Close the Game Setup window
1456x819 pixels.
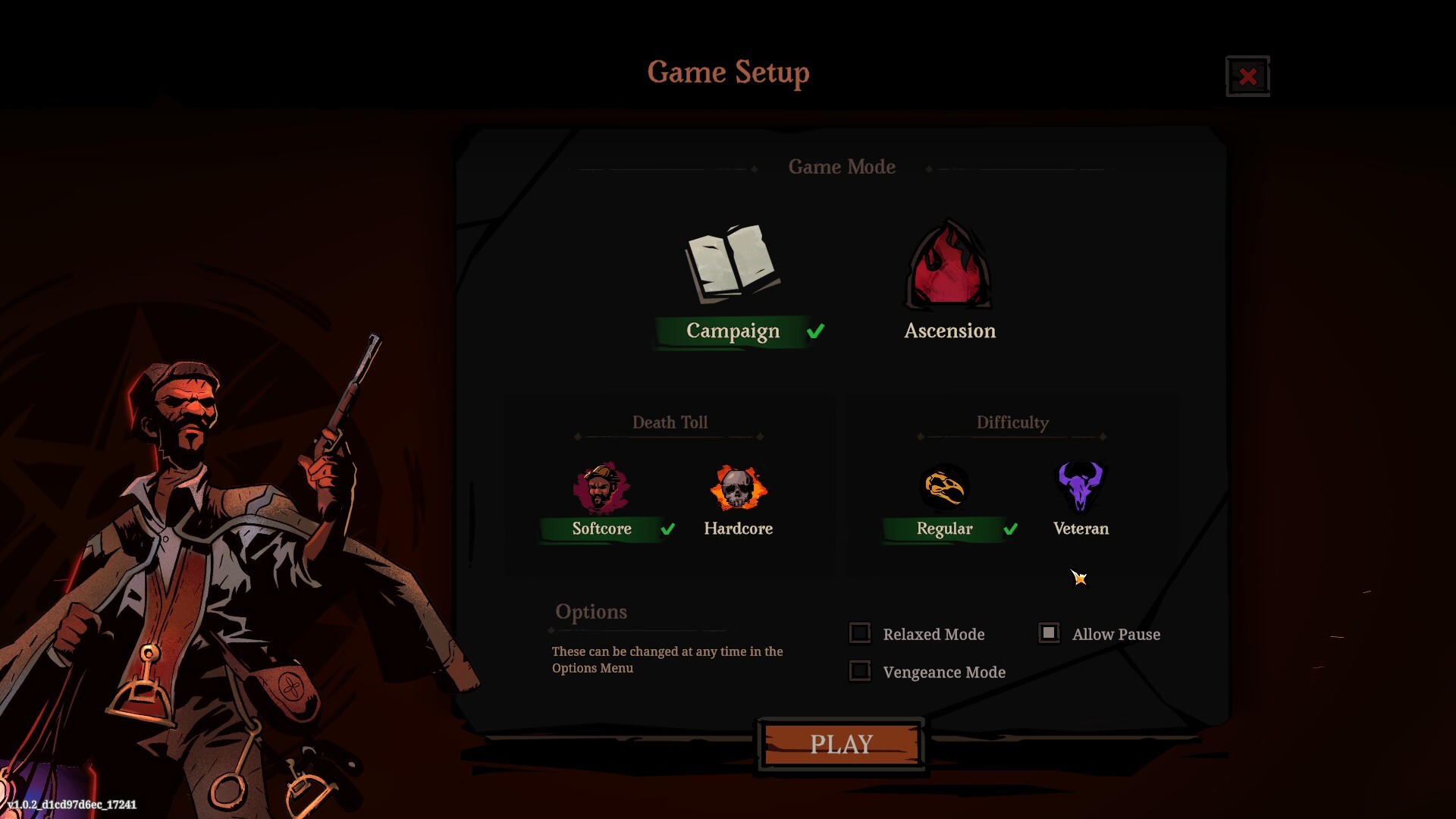pyautogui.click(x=1247, y=75)
